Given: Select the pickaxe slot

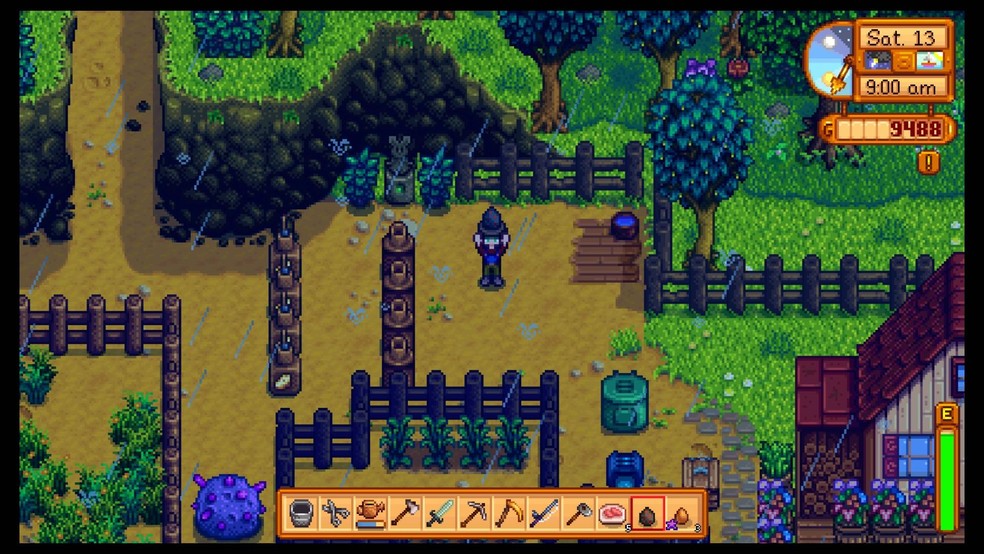Looking at the screenshot, I should pyautogui.click(x=474, y=513).
